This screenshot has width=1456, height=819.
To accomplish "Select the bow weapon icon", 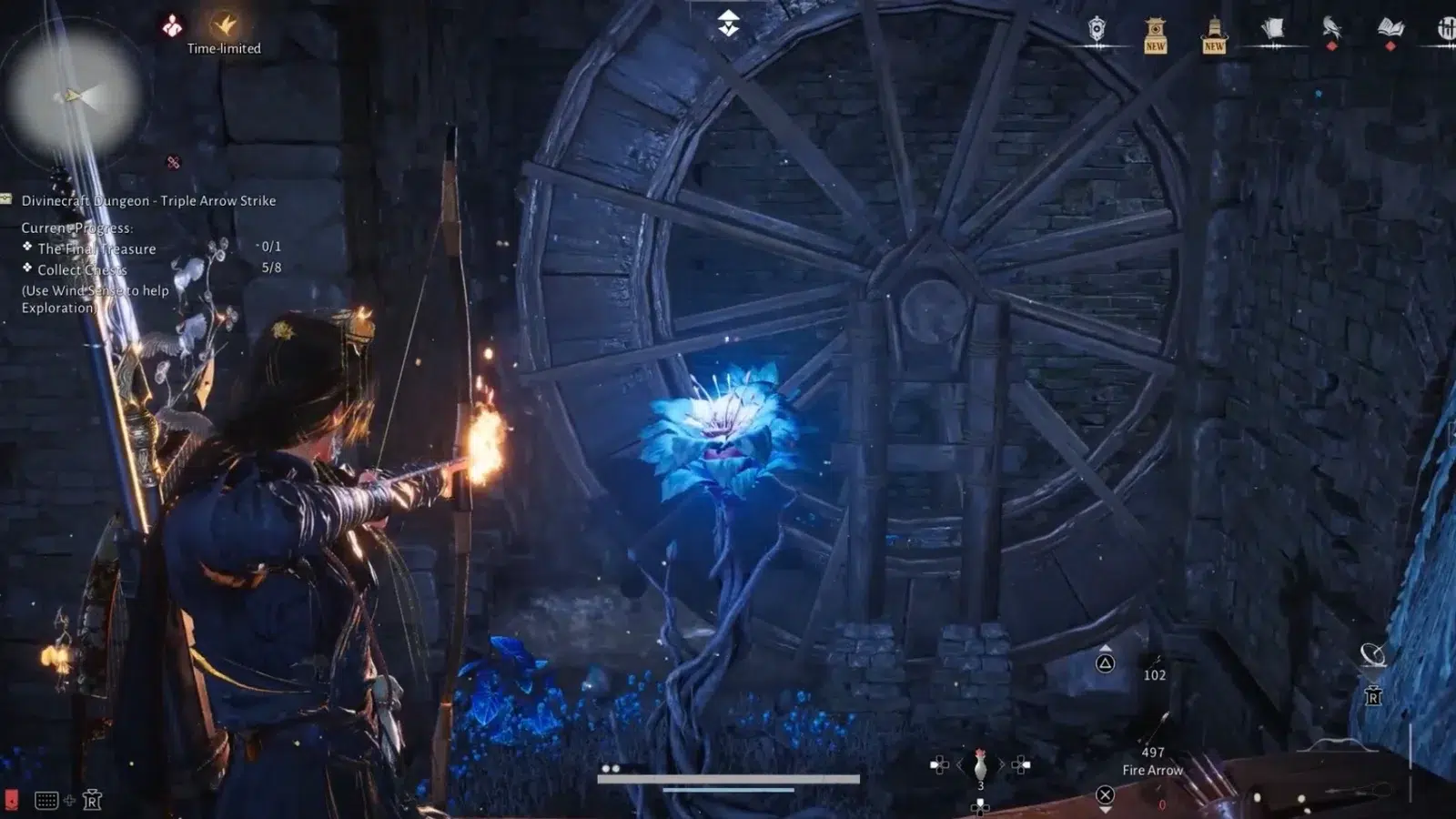I will [1338, 745].
